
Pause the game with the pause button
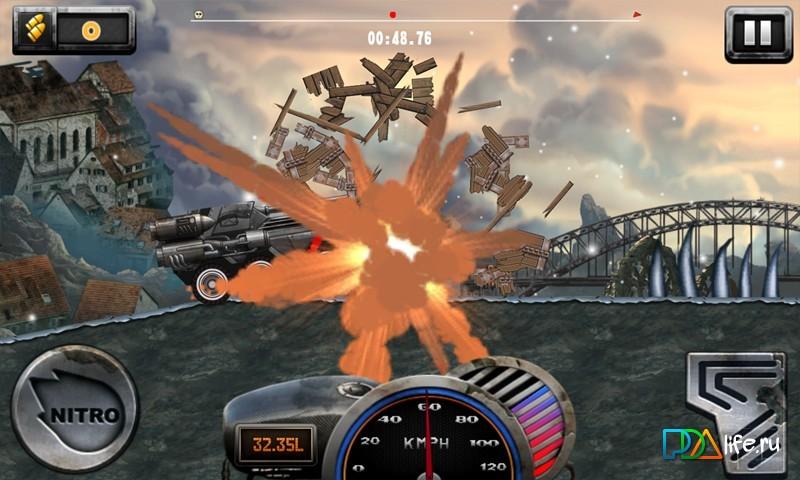click(x=757, y=33)
